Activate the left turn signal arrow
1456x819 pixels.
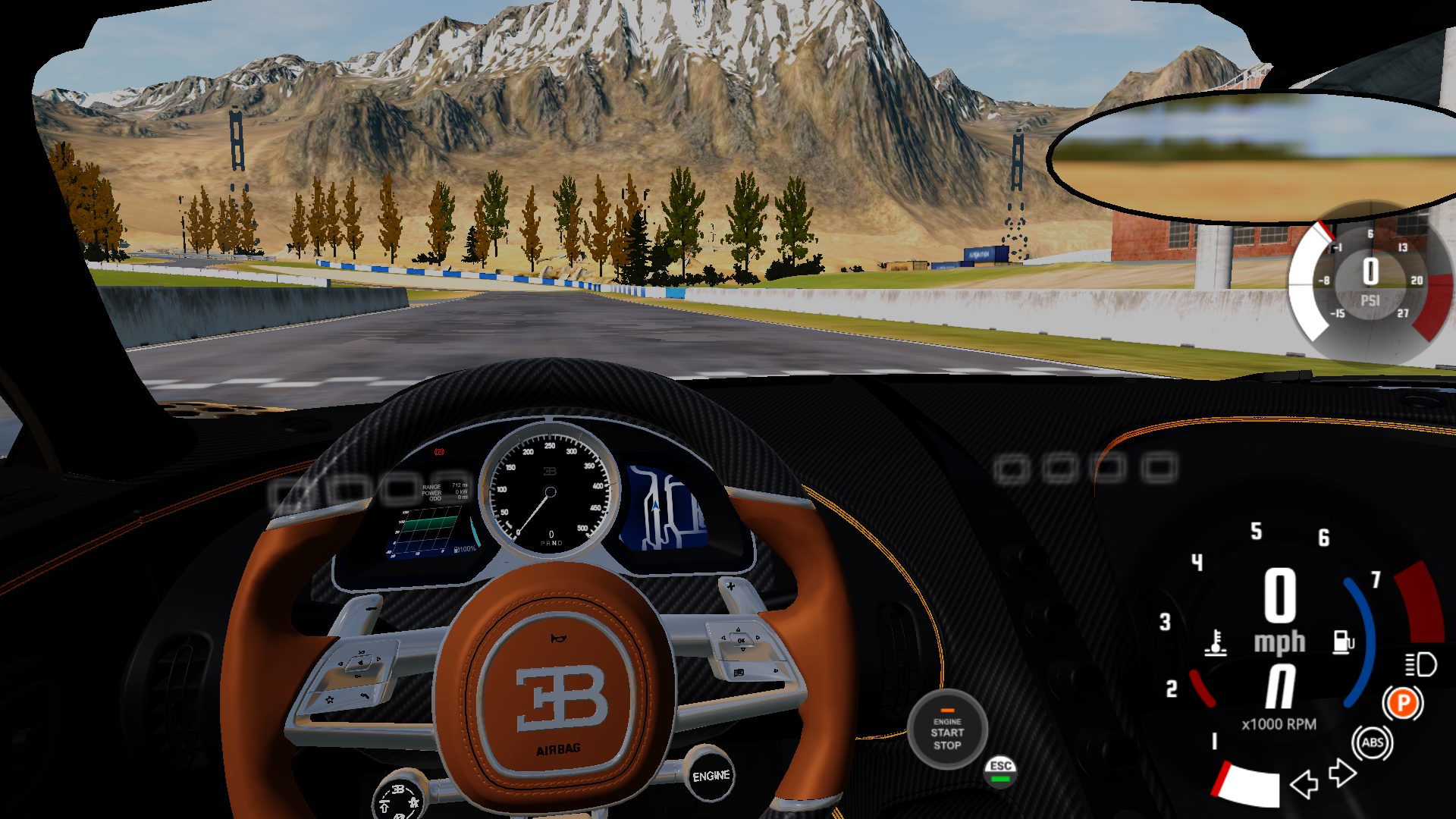pyautogui.click(x=1304, y=784)
